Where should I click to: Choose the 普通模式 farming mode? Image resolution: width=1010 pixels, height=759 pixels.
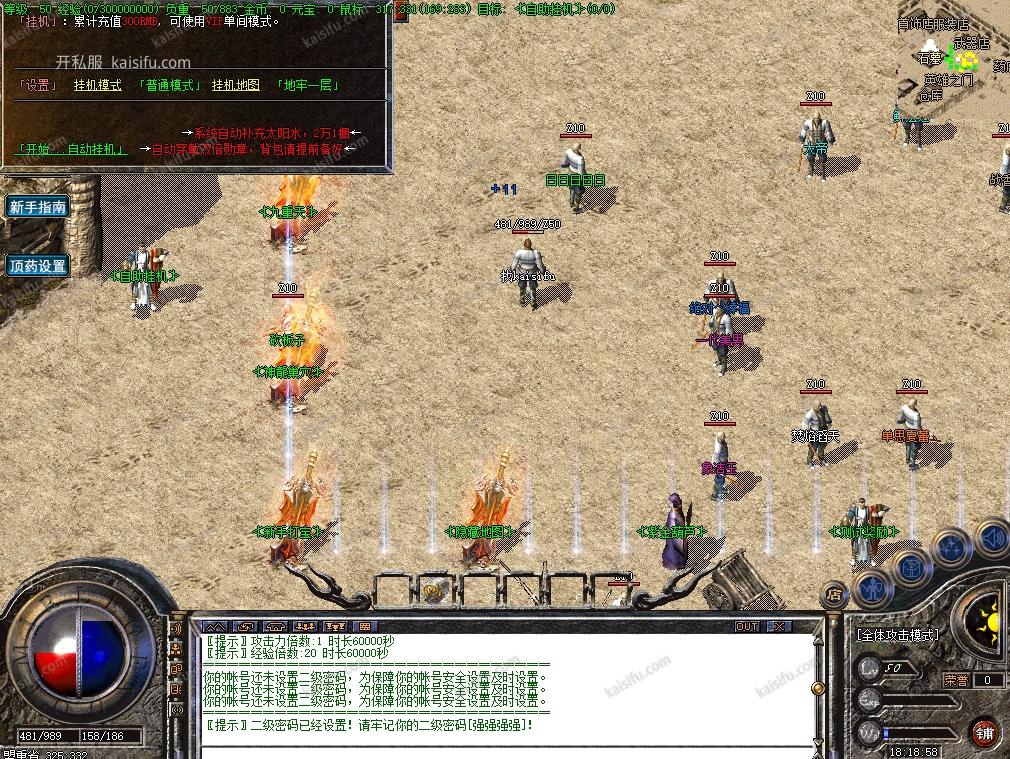coord(168,85)
